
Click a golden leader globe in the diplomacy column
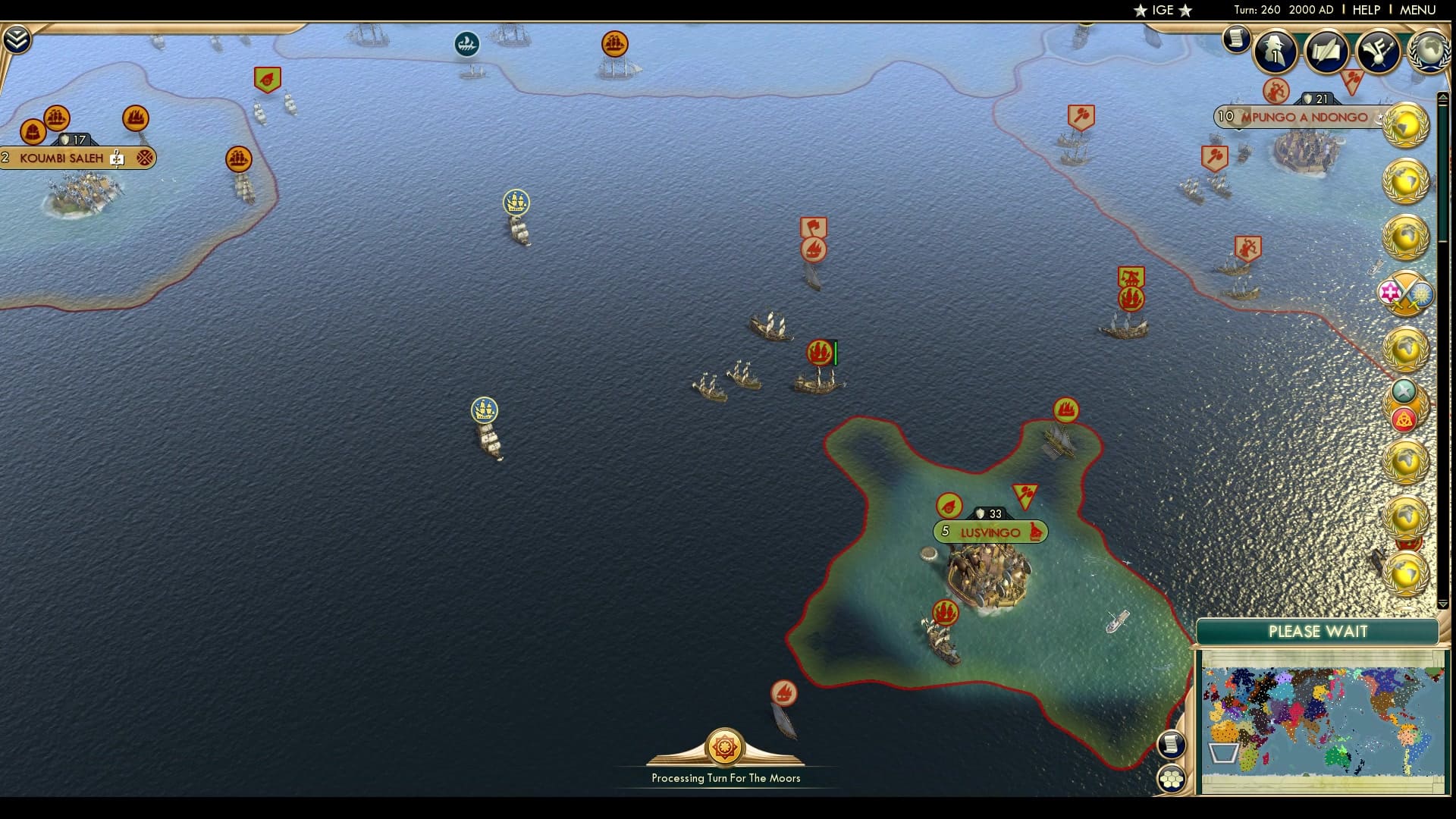click(1407, 125)
